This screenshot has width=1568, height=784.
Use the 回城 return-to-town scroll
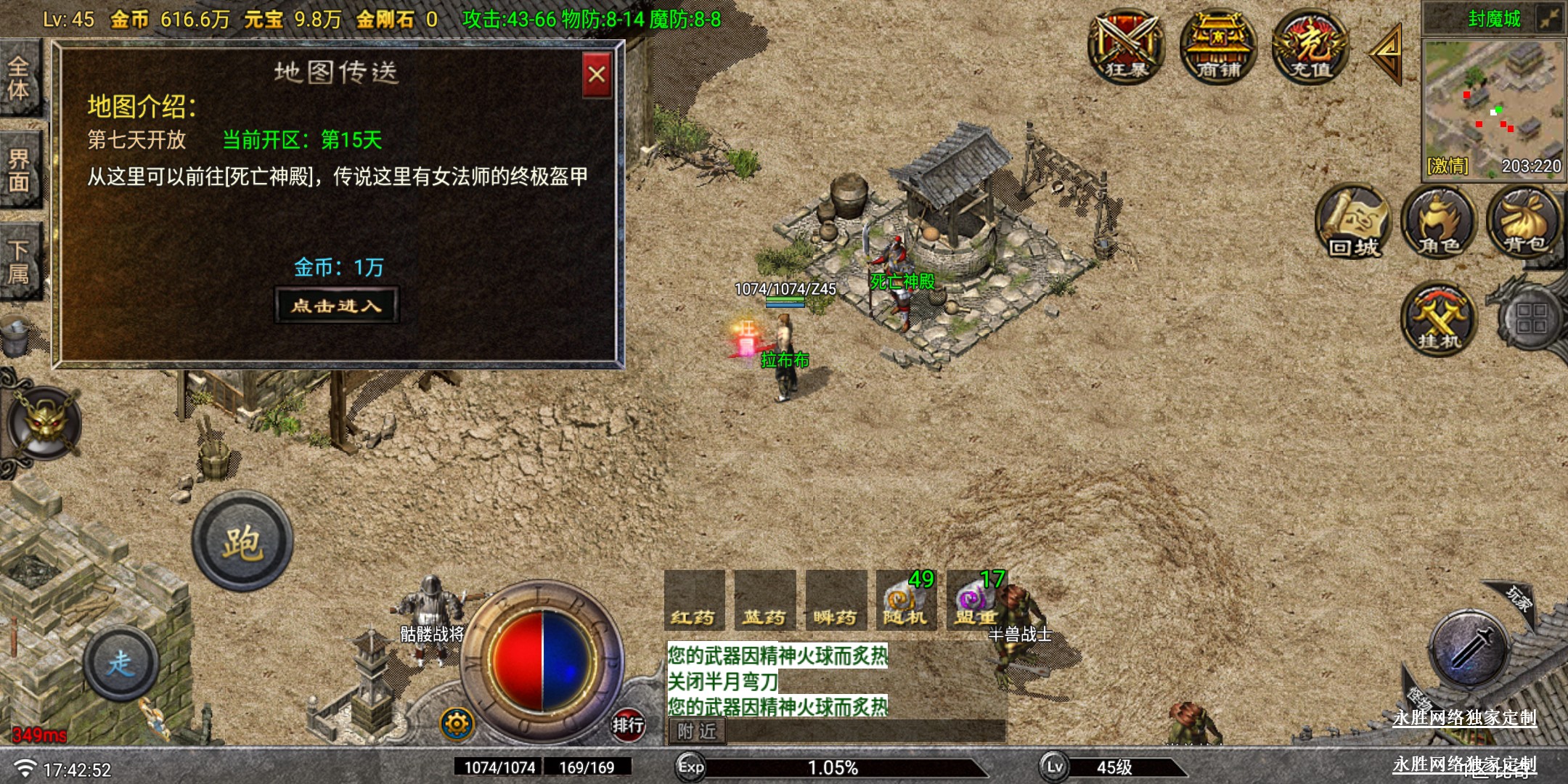(1353, 222)
